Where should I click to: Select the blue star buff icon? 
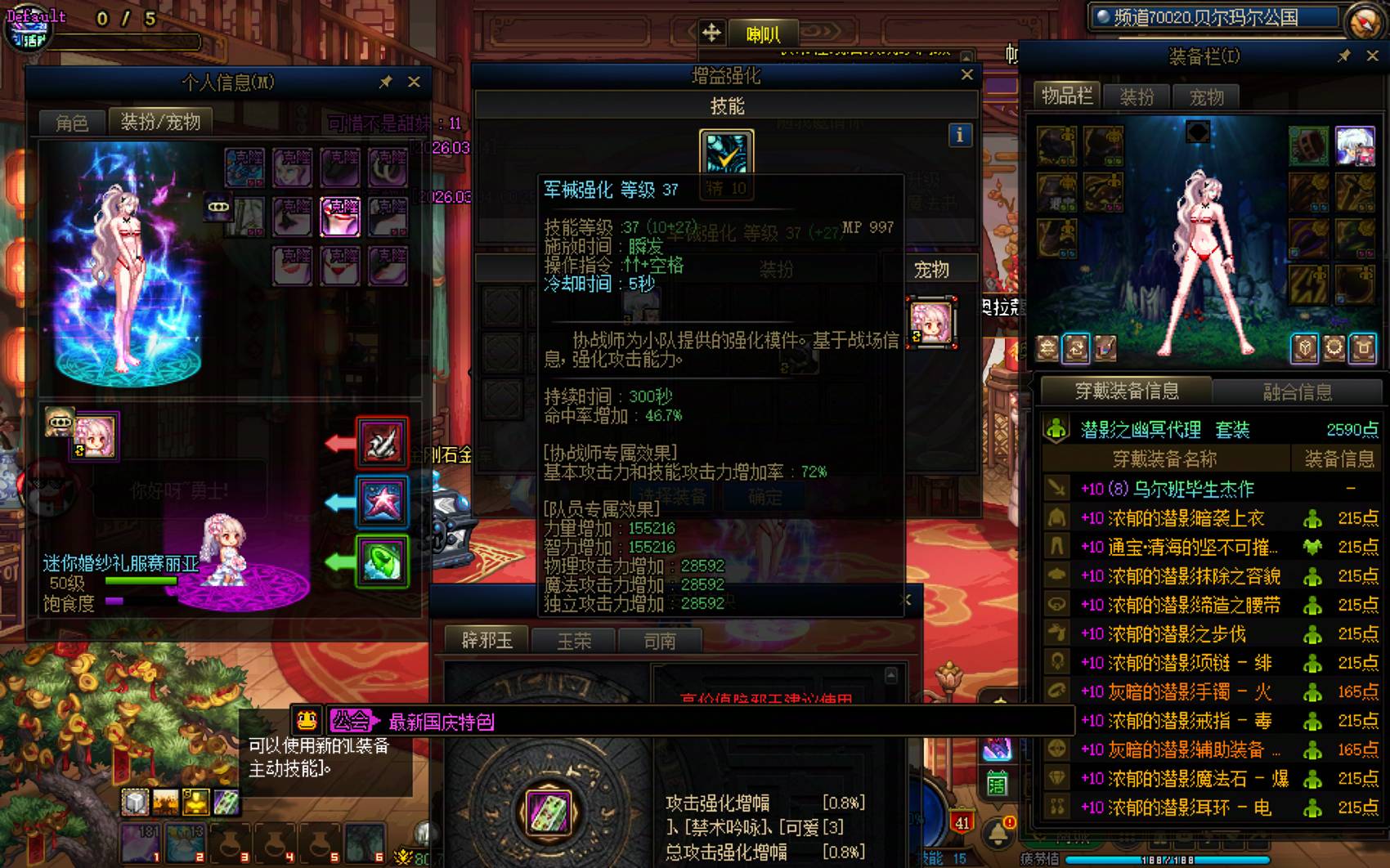coord(382,501)
